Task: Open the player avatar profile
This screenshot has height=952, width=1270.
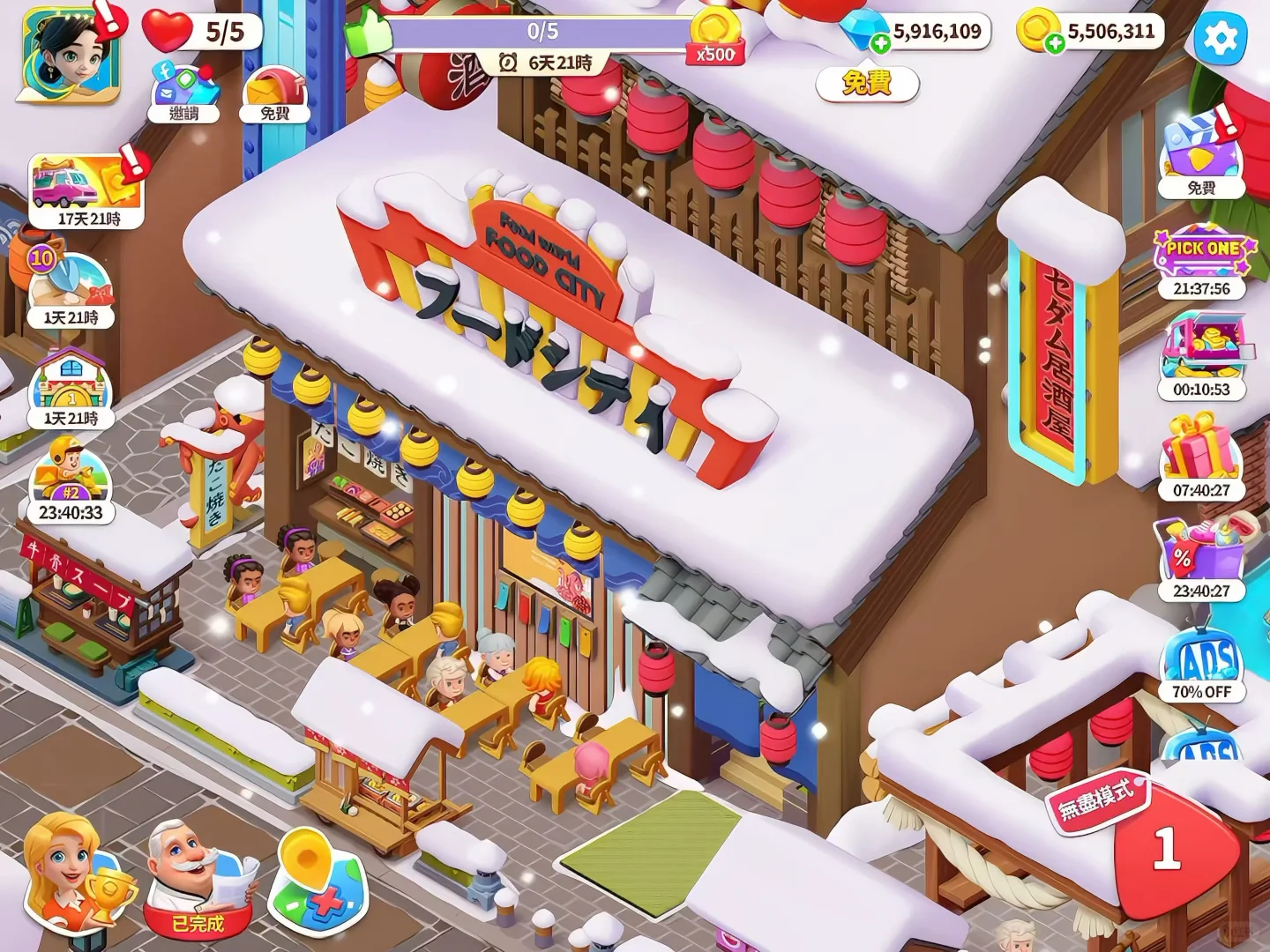Action: (69, 55)
